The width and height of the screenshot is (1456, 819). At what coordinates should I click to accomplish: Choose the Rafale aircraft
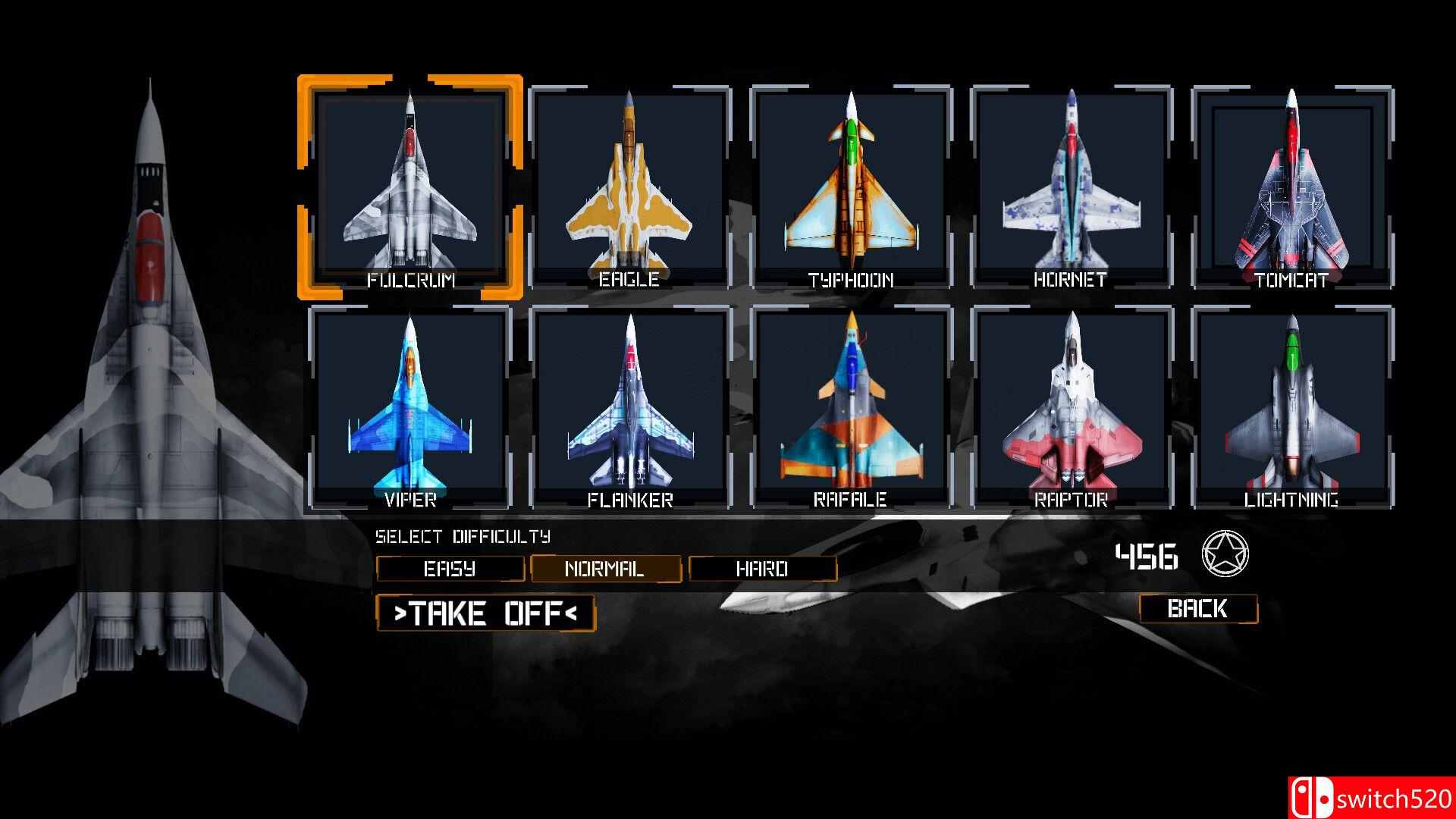tap(850, 406)
